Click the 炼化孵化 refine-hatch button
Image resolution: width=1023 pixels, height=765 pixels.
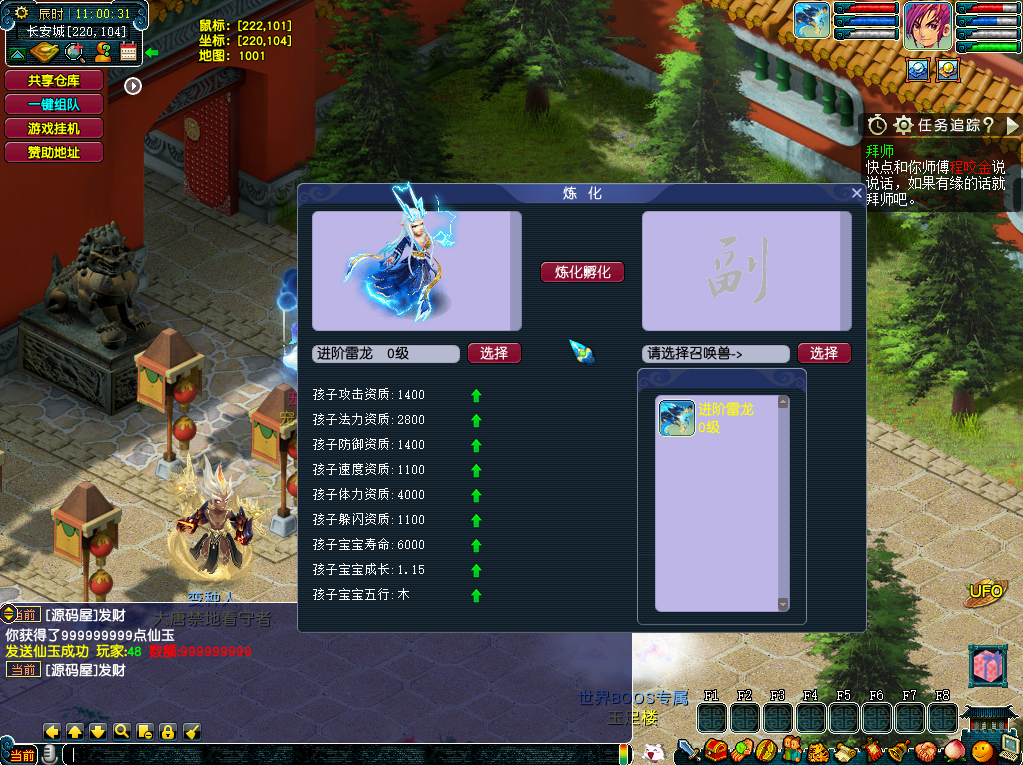(582, 272)
